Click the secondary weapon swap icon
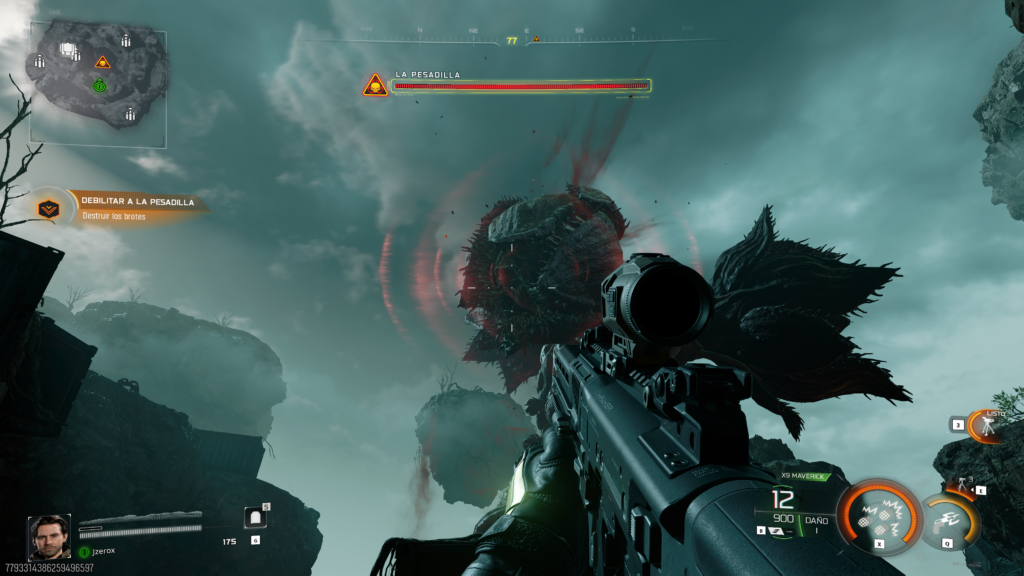The image size is (1024, 576). pyautogui.click(x=775, y=531)
